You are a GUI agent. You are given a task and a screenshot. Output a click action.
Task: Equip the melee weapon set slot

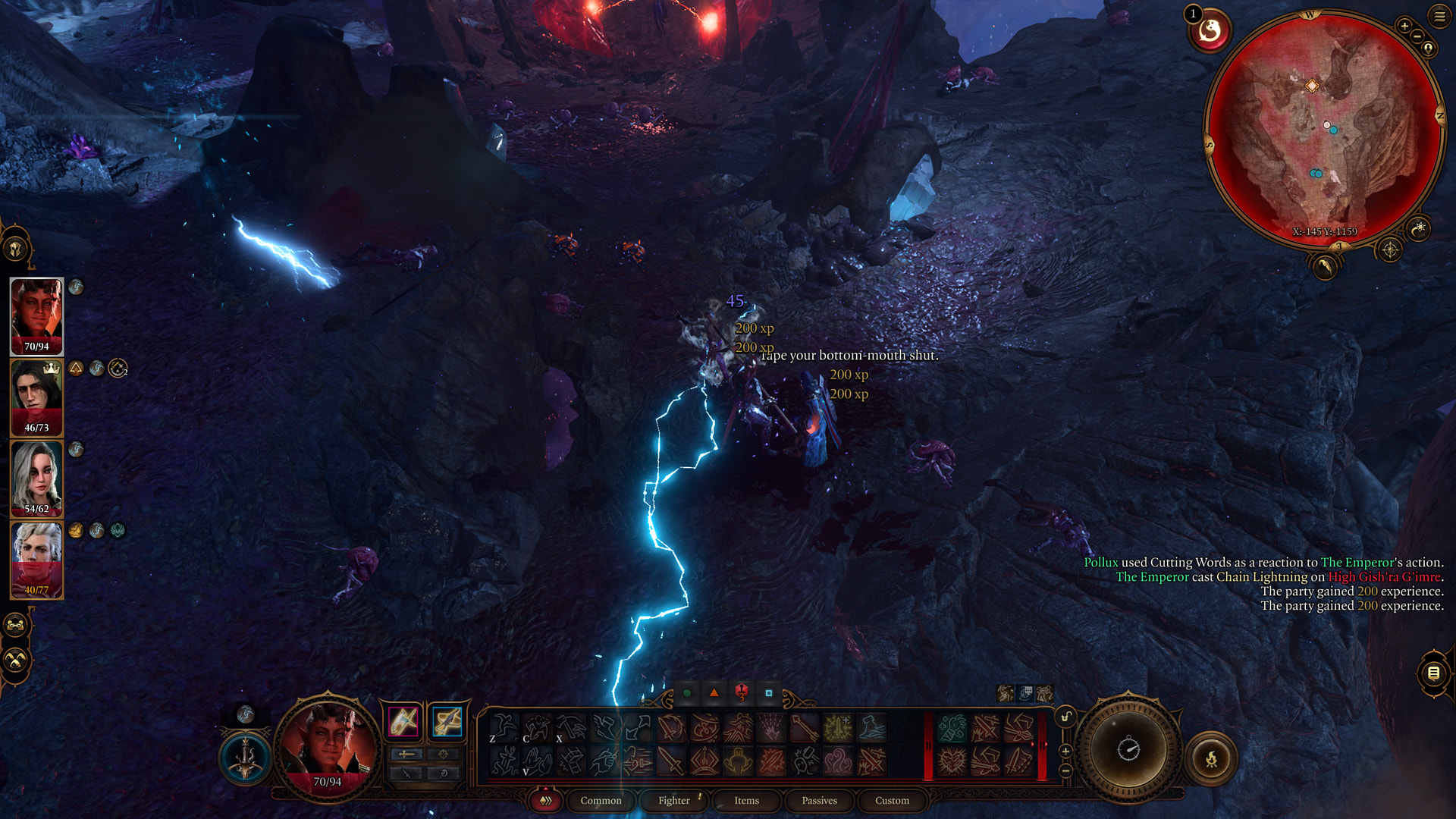[x=403, y=721]
